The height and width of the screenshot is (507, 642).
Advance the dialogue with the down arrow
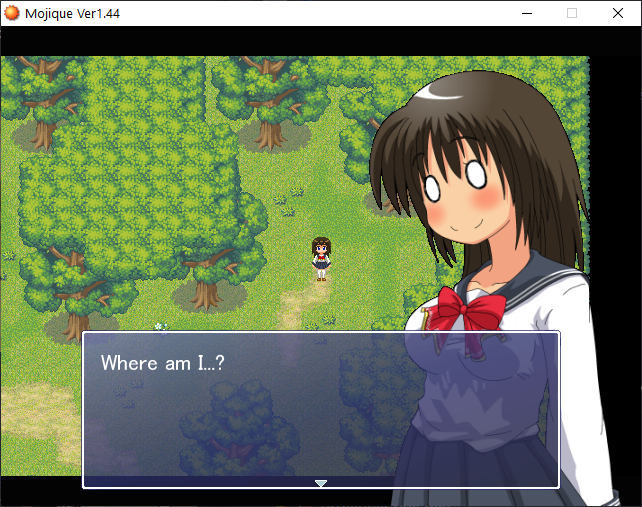[321, 483]
